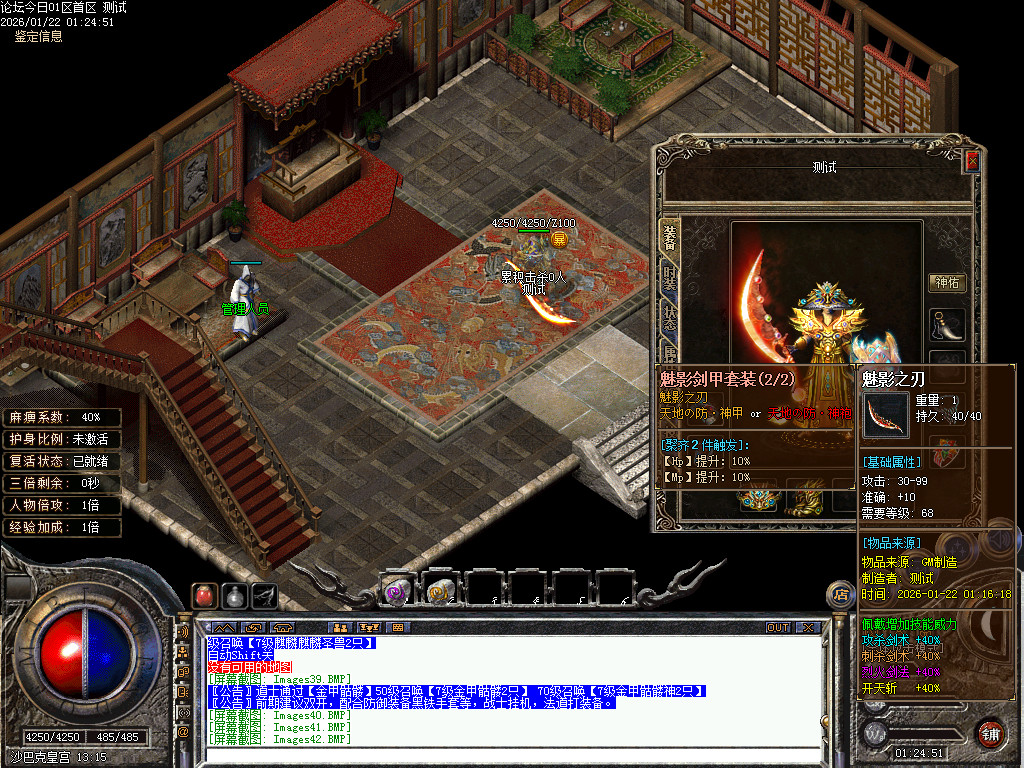
Task: Use the golden swirl stone in the belt
Action: [438, 591]
